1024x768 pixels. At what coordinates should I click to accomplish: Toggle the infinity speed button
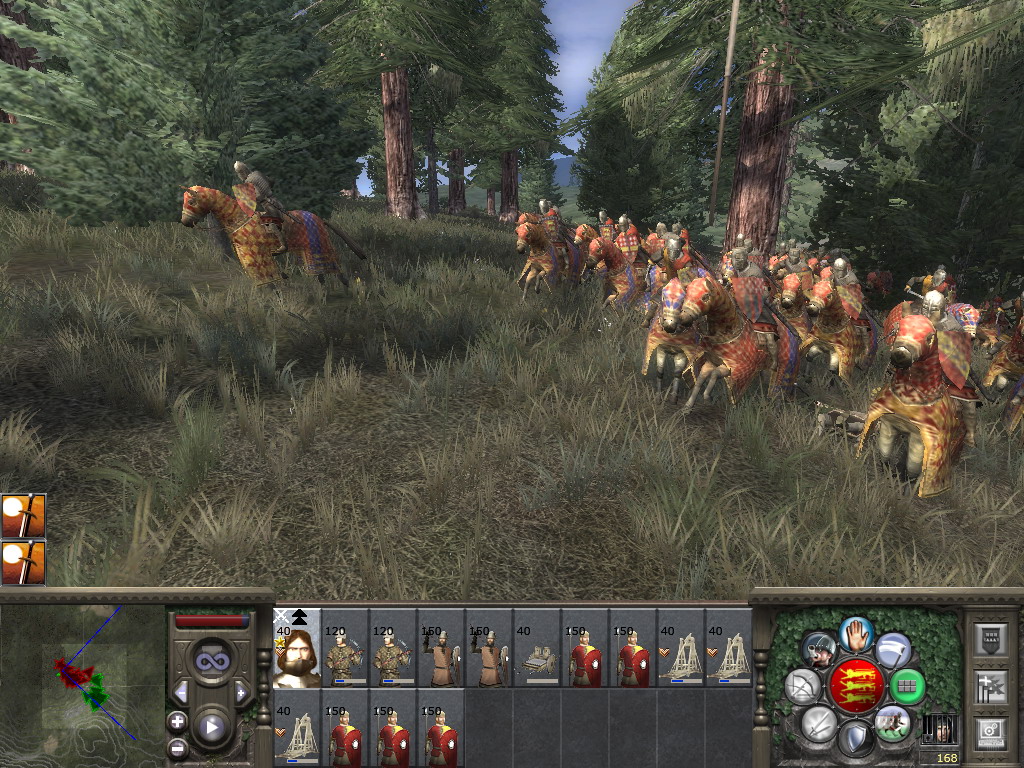[211, 661]
